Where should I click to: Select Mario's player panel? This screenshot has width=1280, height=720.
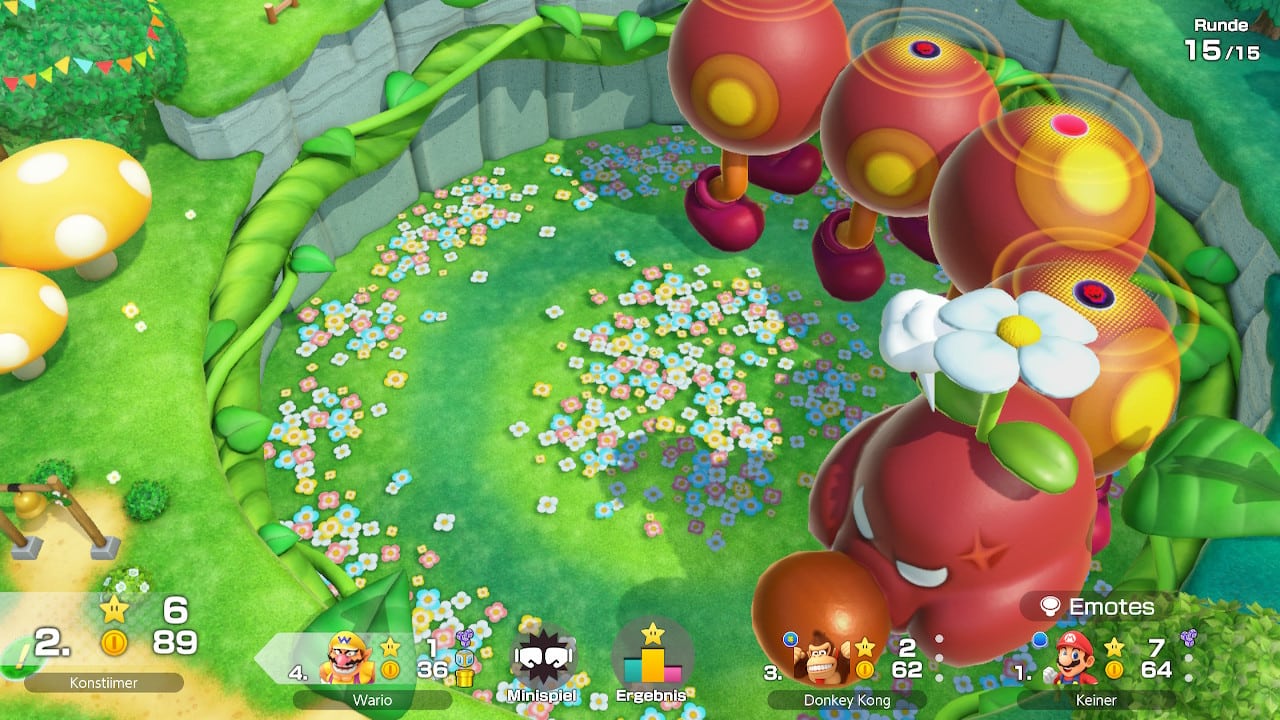tap(1097, 664)
